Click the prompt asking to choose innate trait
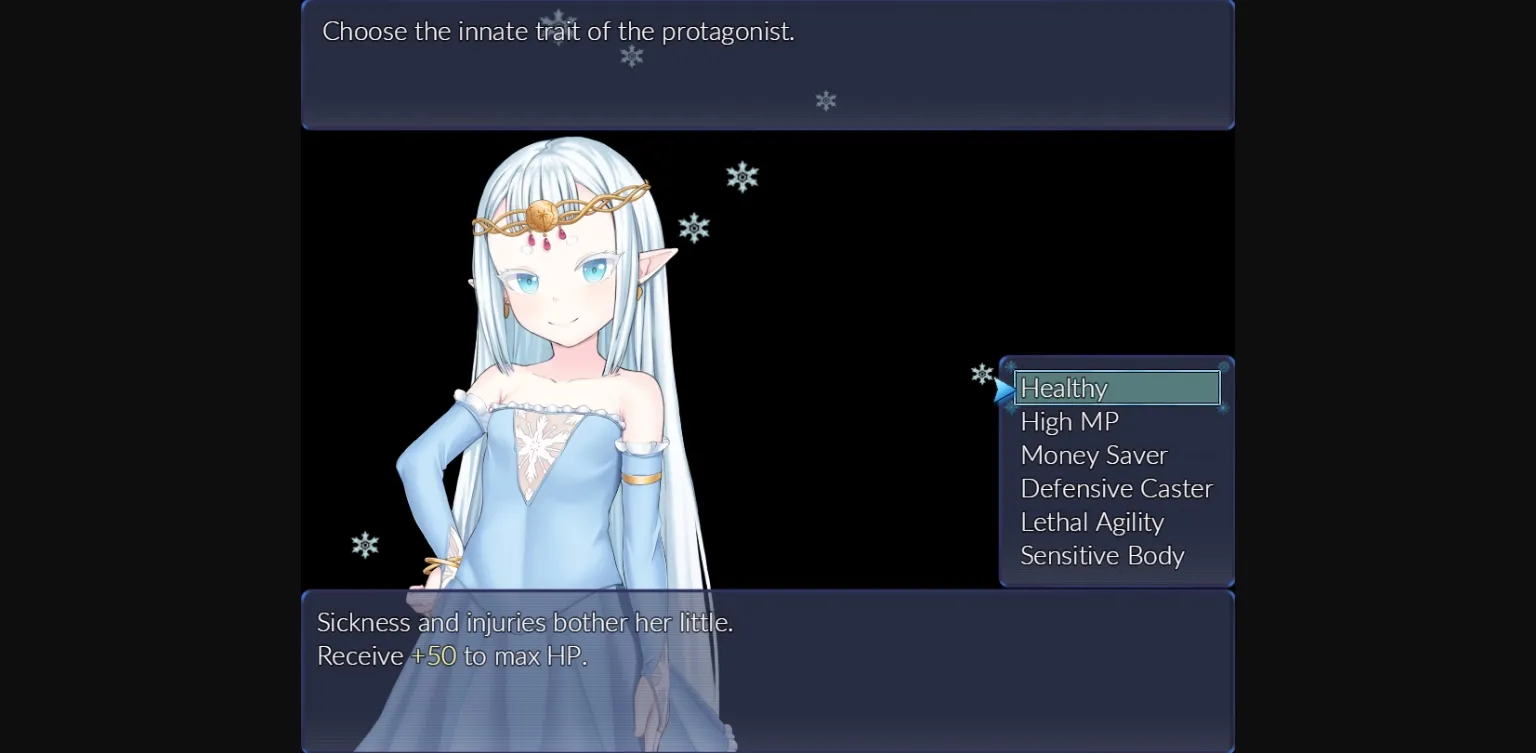The height and width of the screenshot is (753, 1536). (x=558, y=31)
